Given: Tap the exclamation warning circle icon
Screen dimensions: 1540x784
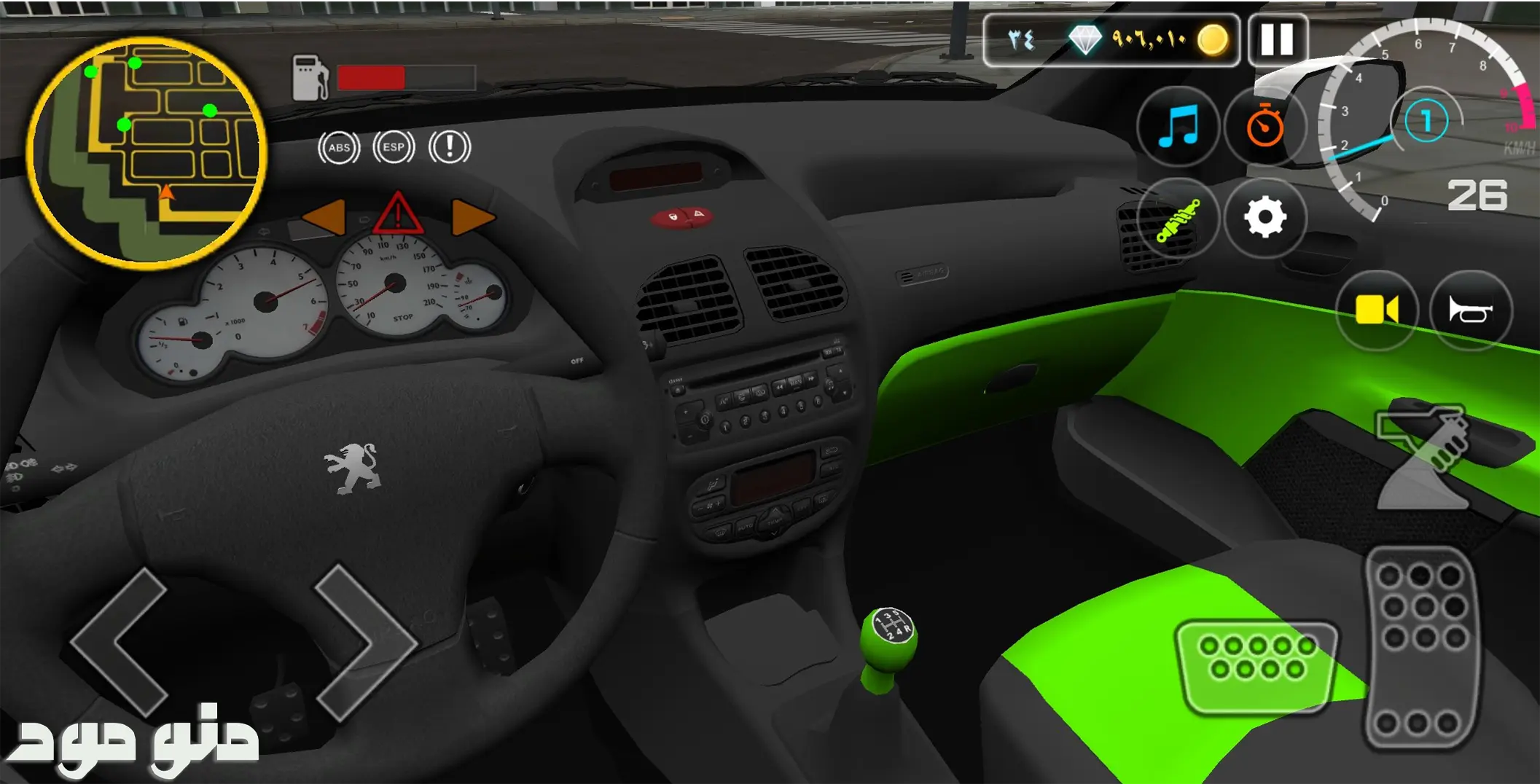Looking at the screenshot, I should tap(449, 147).
